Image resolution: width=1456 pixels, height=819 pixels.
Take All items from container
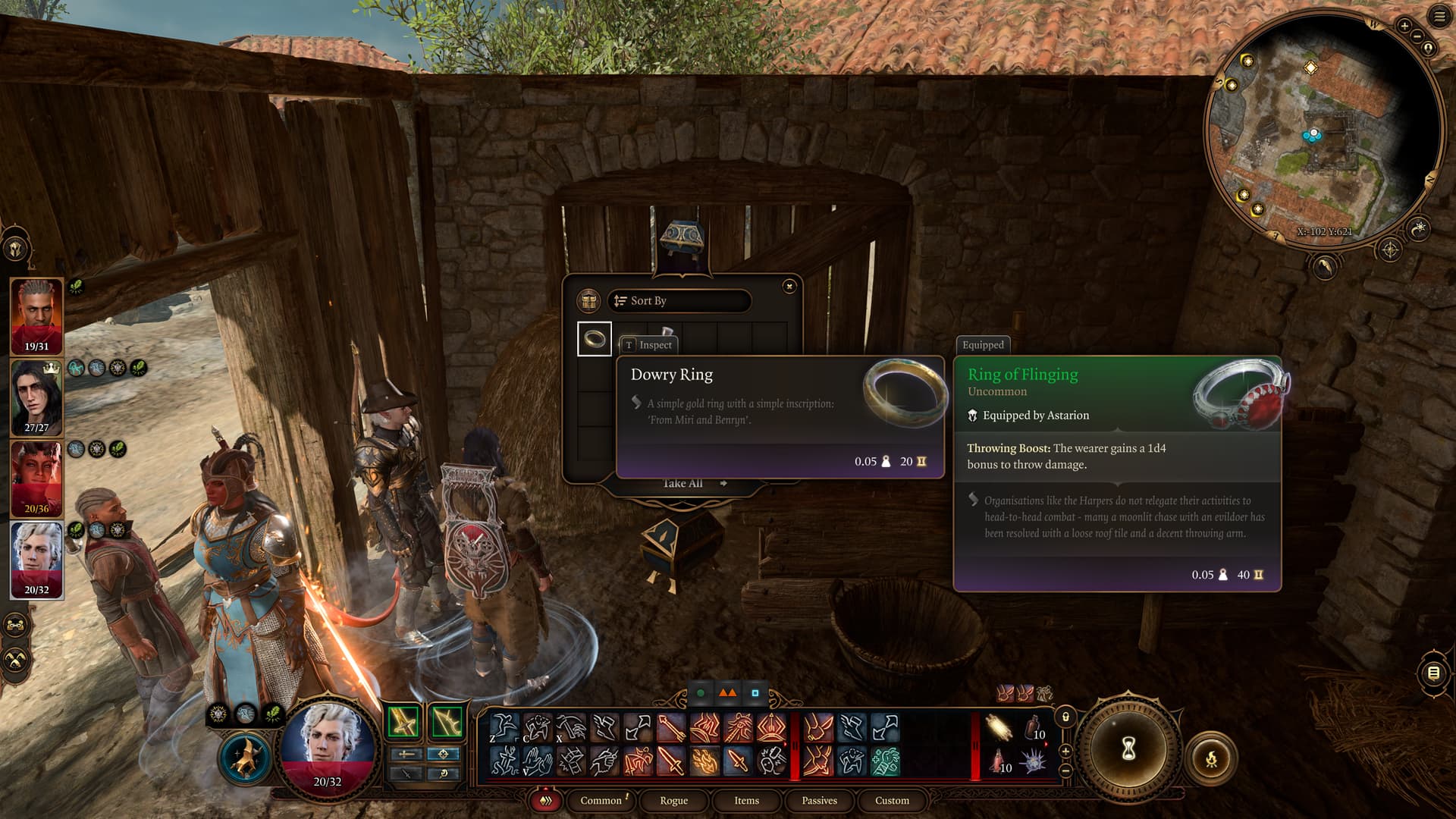point(684,484)
